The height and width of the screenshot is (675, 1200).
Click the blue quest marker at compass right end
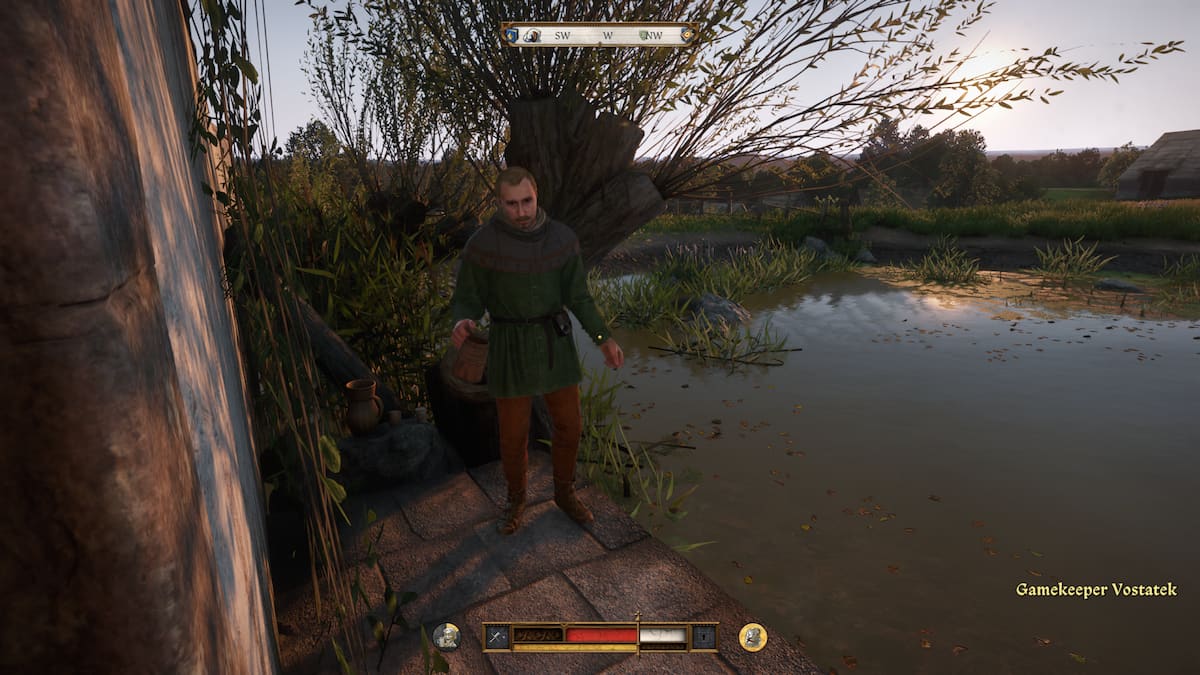687,35
